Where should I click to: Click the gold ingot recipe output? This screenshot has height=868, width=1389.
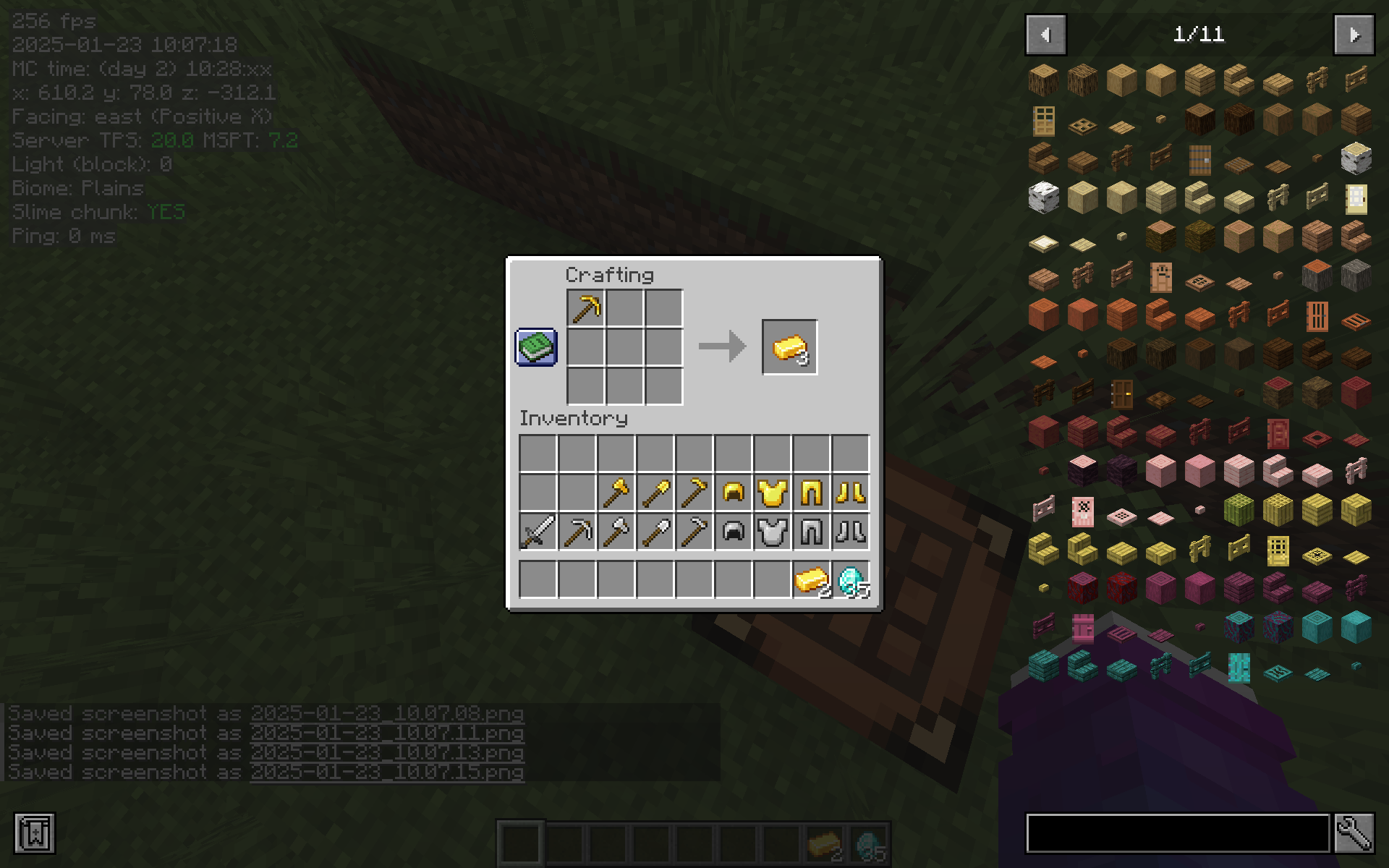[x=789, y=349]
